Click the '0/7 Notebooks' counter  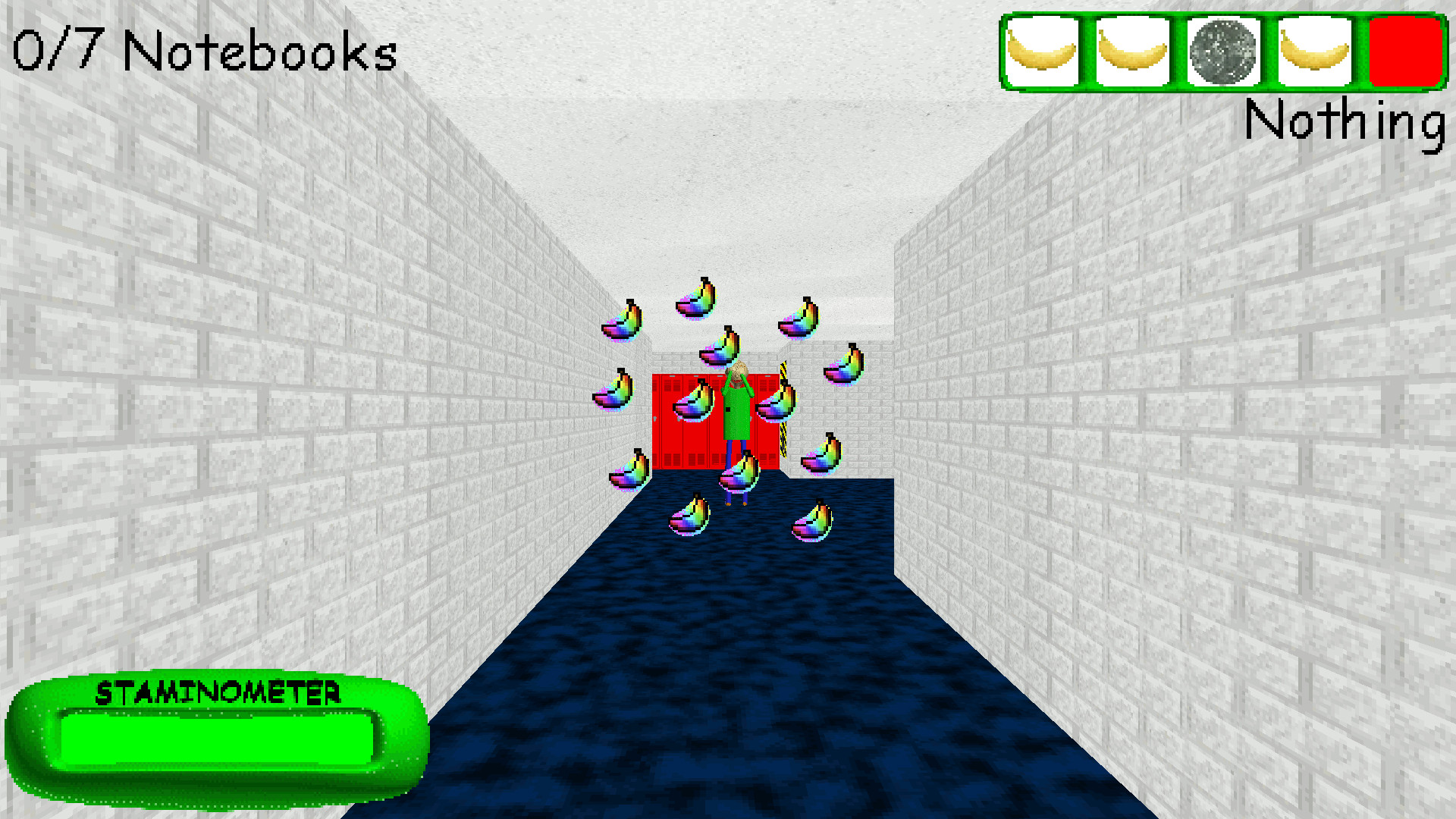(205, 52)
